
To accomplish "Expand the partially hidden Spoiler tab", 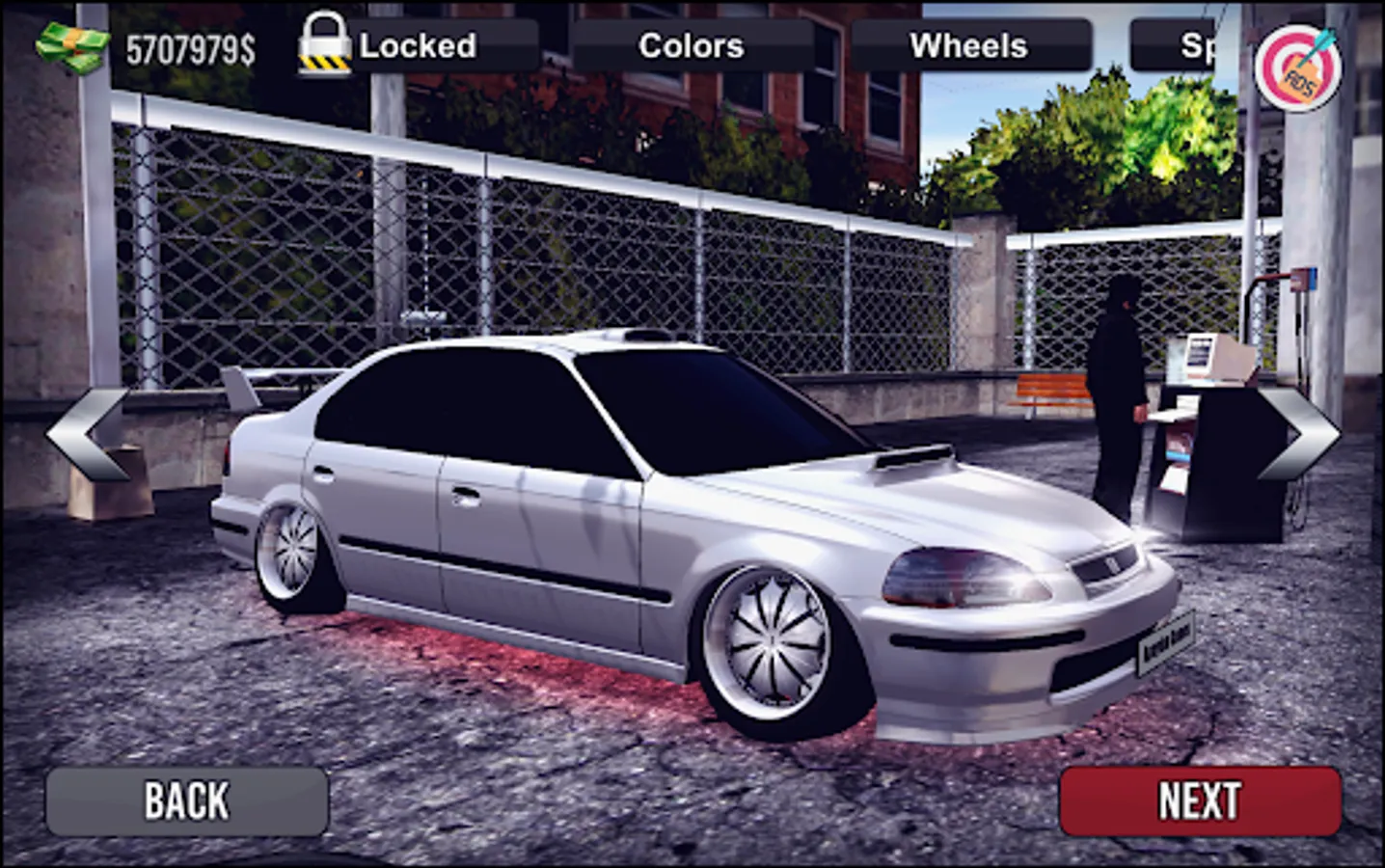I will pos(1194,44).
